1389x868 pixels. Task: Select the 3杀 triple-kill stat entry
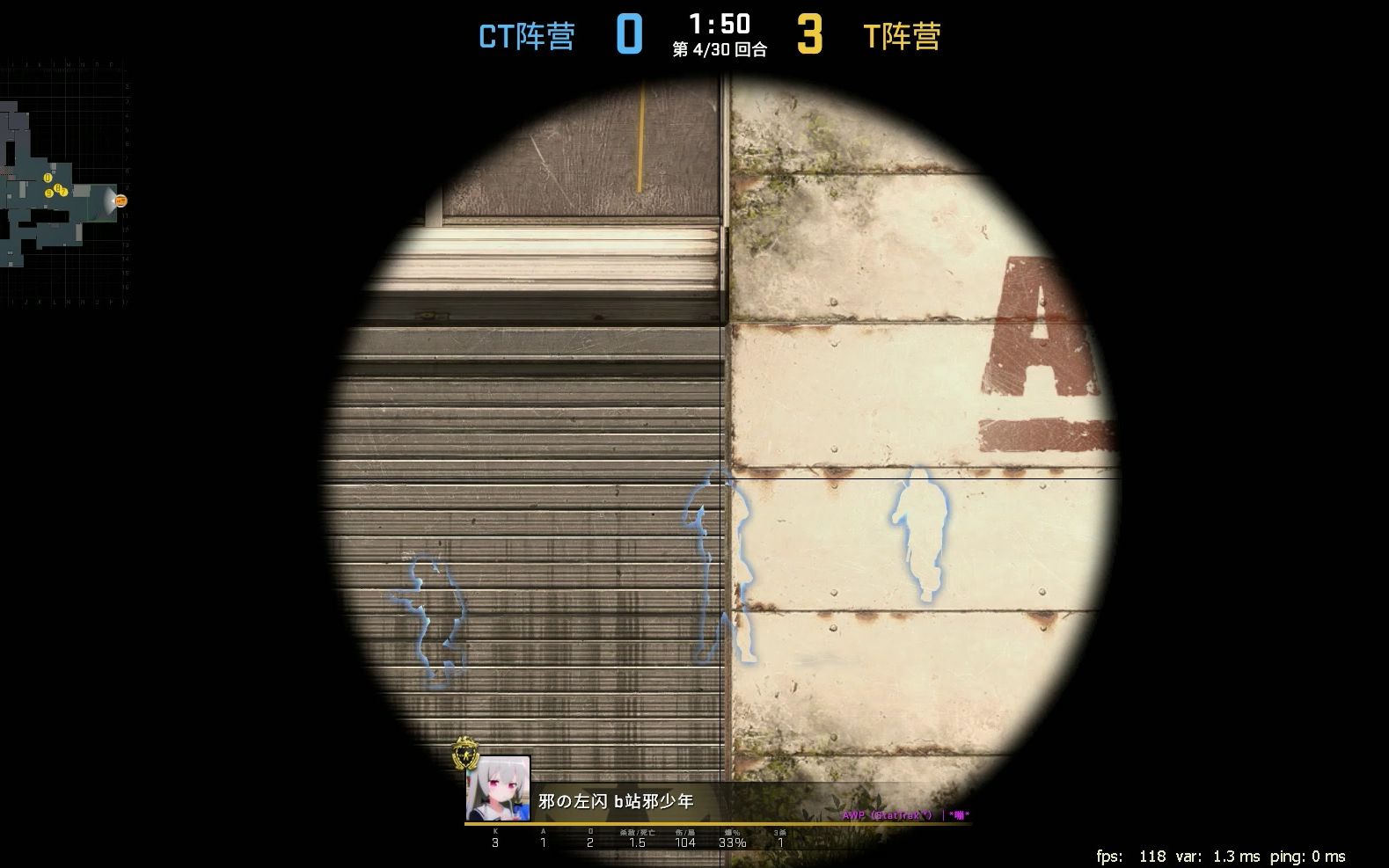pyautogui.click(x=780, y=830)
